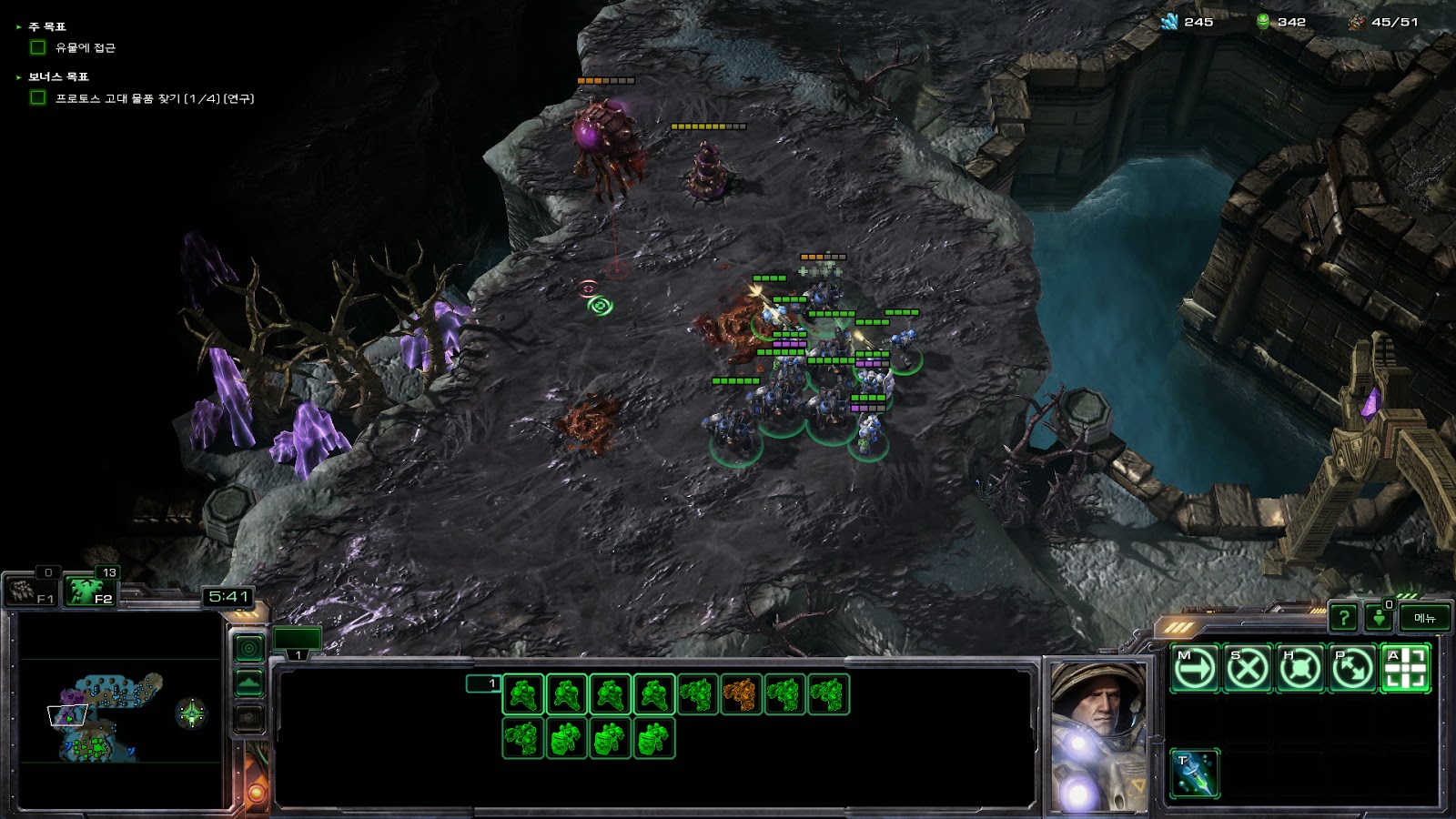This screenshot has height=819, width=1456.
Task: Activate the minimap ping button
Action: click(249, 648)
